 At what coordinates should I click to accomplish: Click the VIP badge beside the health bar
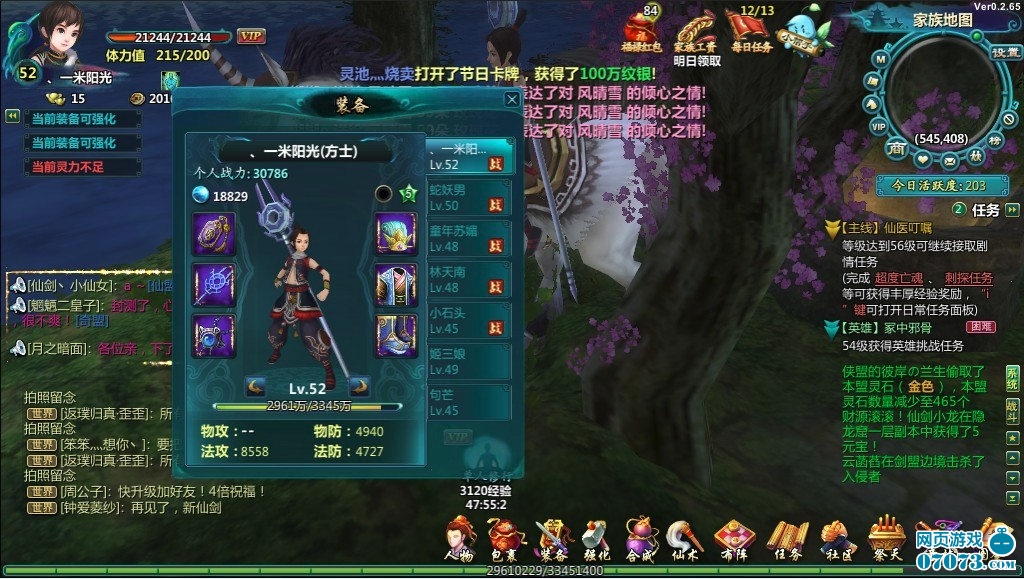(x=251, y=36)
